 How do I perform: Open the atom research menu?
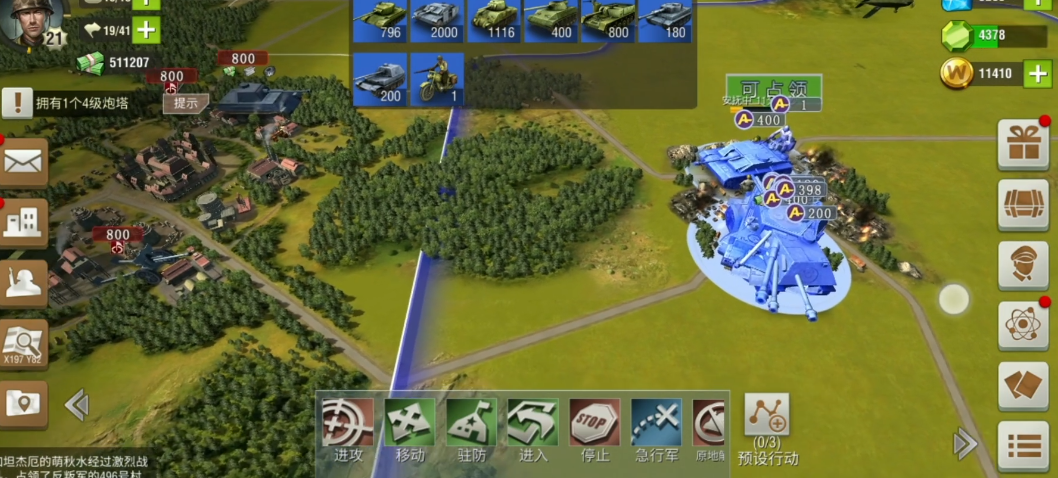[1023, 325]
